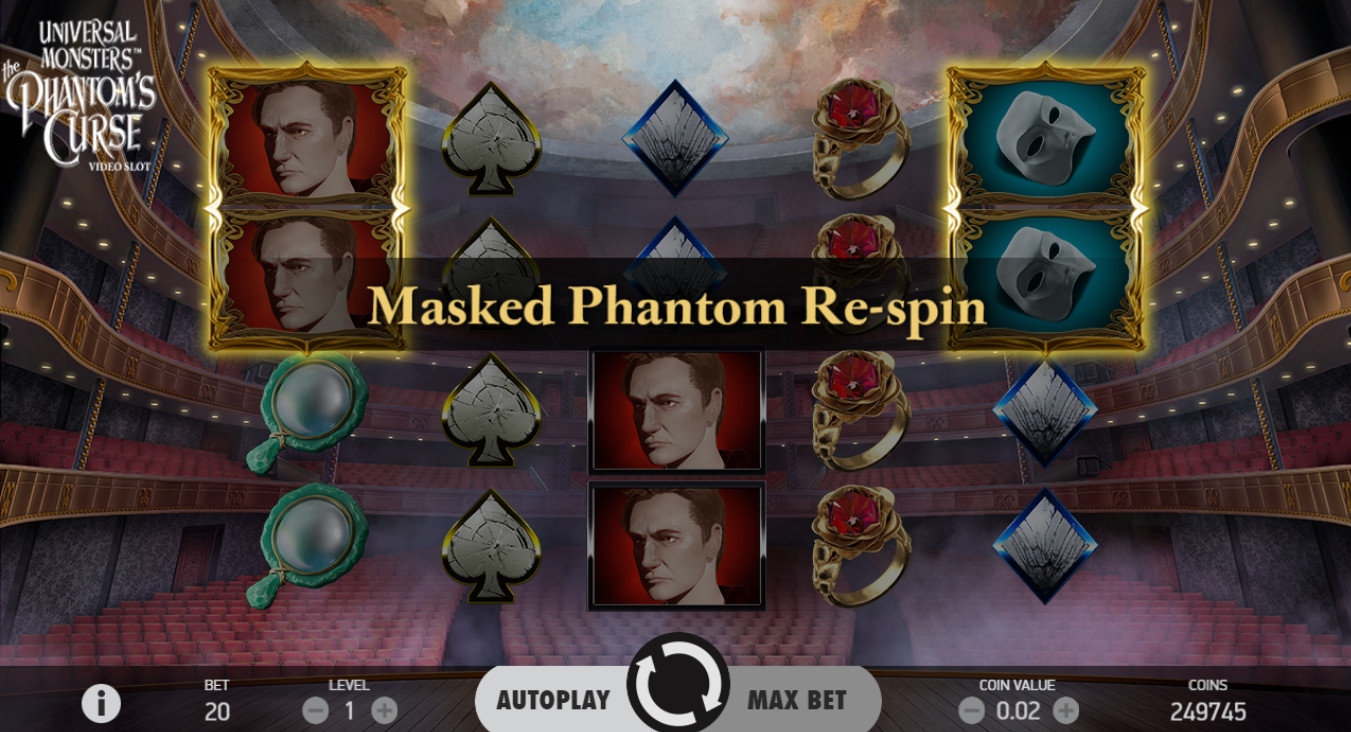Screen dimensions: 1351x732
Task: Lower the coin value
Action: coord(971,711)
